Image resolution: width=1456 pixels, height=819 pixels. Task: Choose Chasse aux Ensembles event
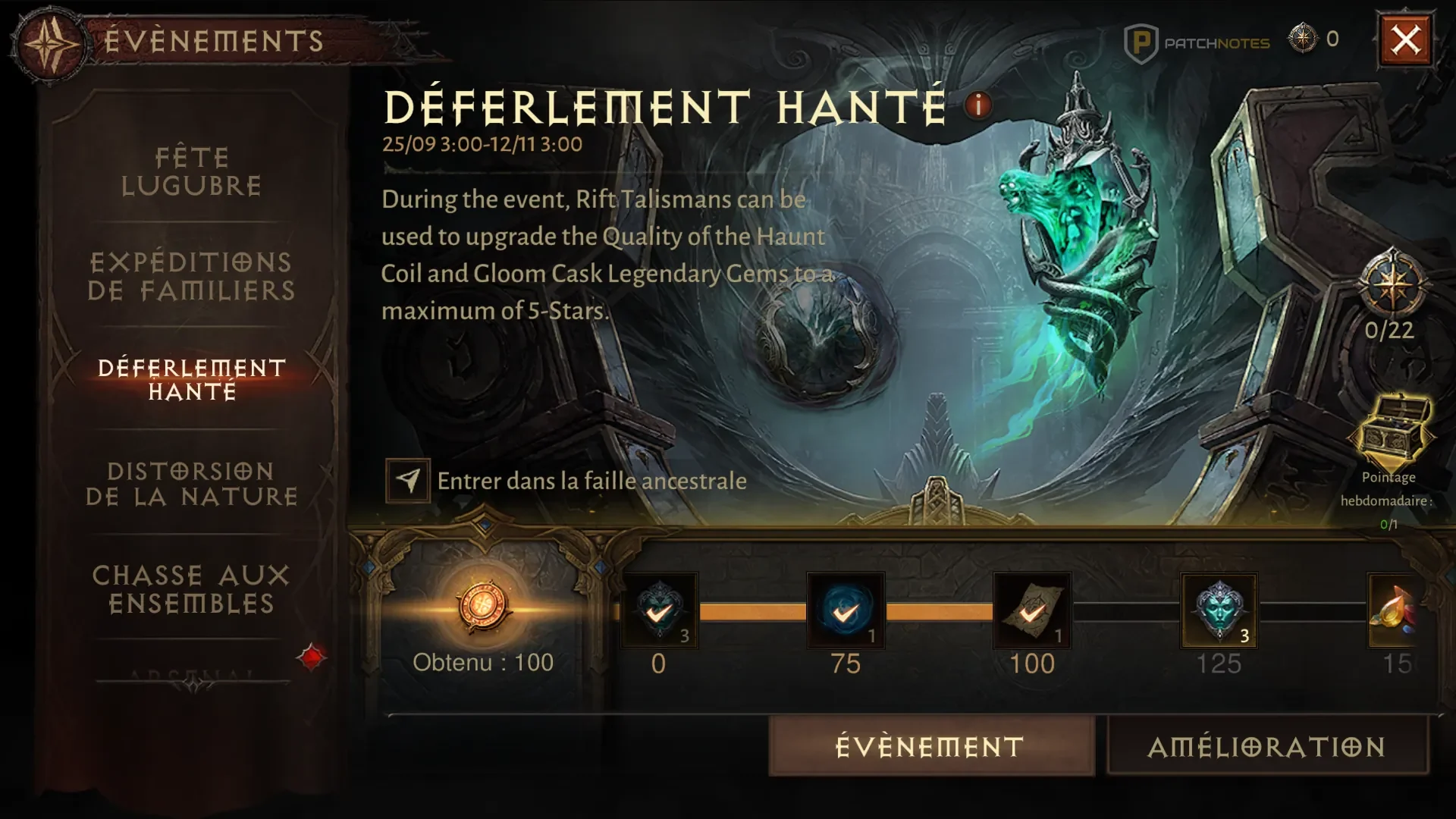tap(191, 589)
